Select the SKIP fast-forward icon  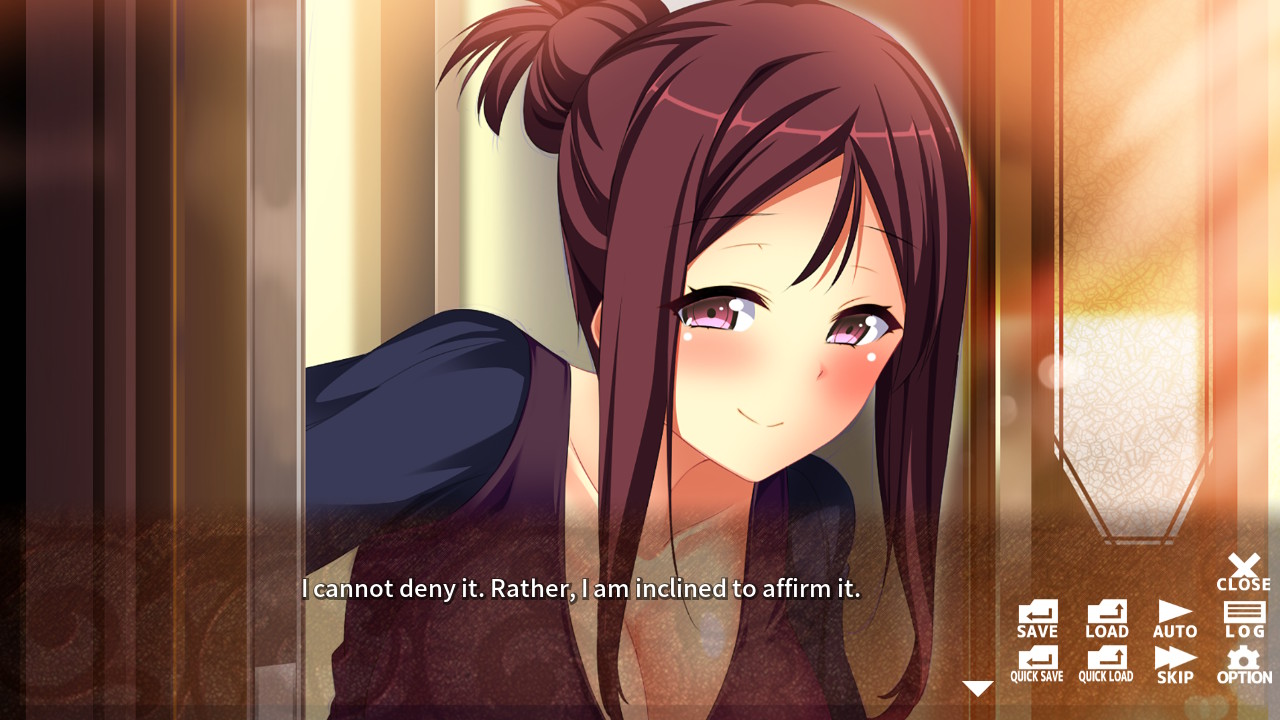[1174, 661]
